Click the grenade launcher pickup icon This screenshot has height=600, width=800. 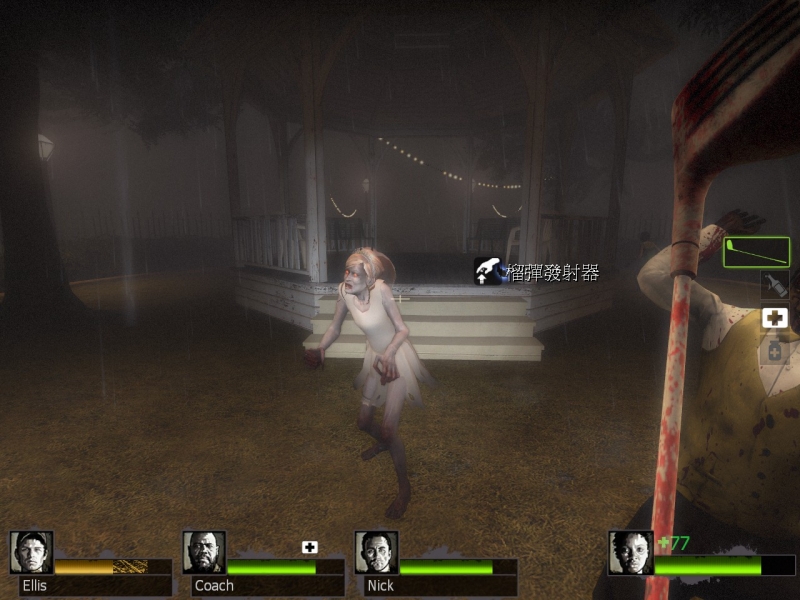[489, 271]
